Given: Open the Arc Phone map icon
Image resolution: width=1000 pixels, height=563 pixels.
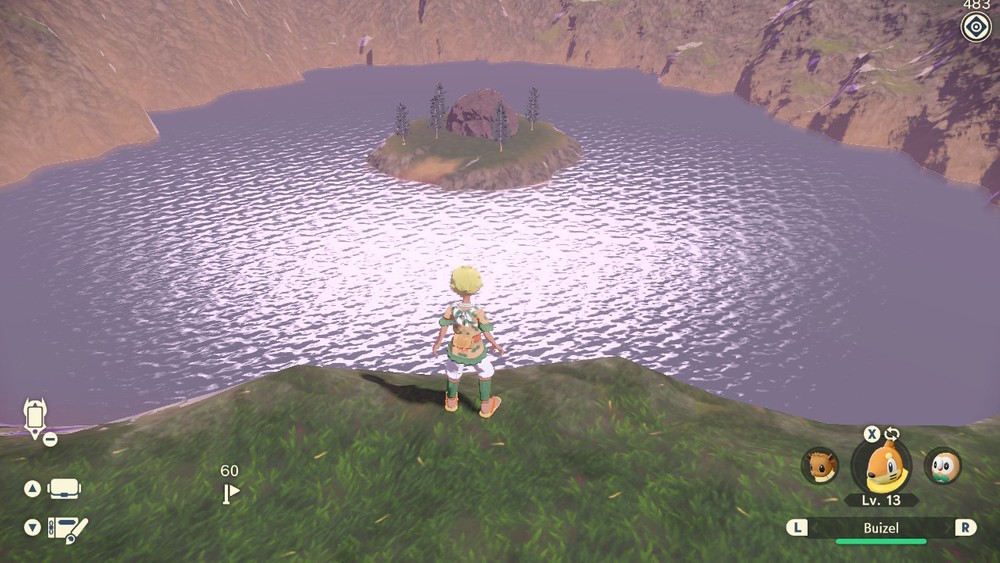Looking at the screenshot, I should click(36, 415).
